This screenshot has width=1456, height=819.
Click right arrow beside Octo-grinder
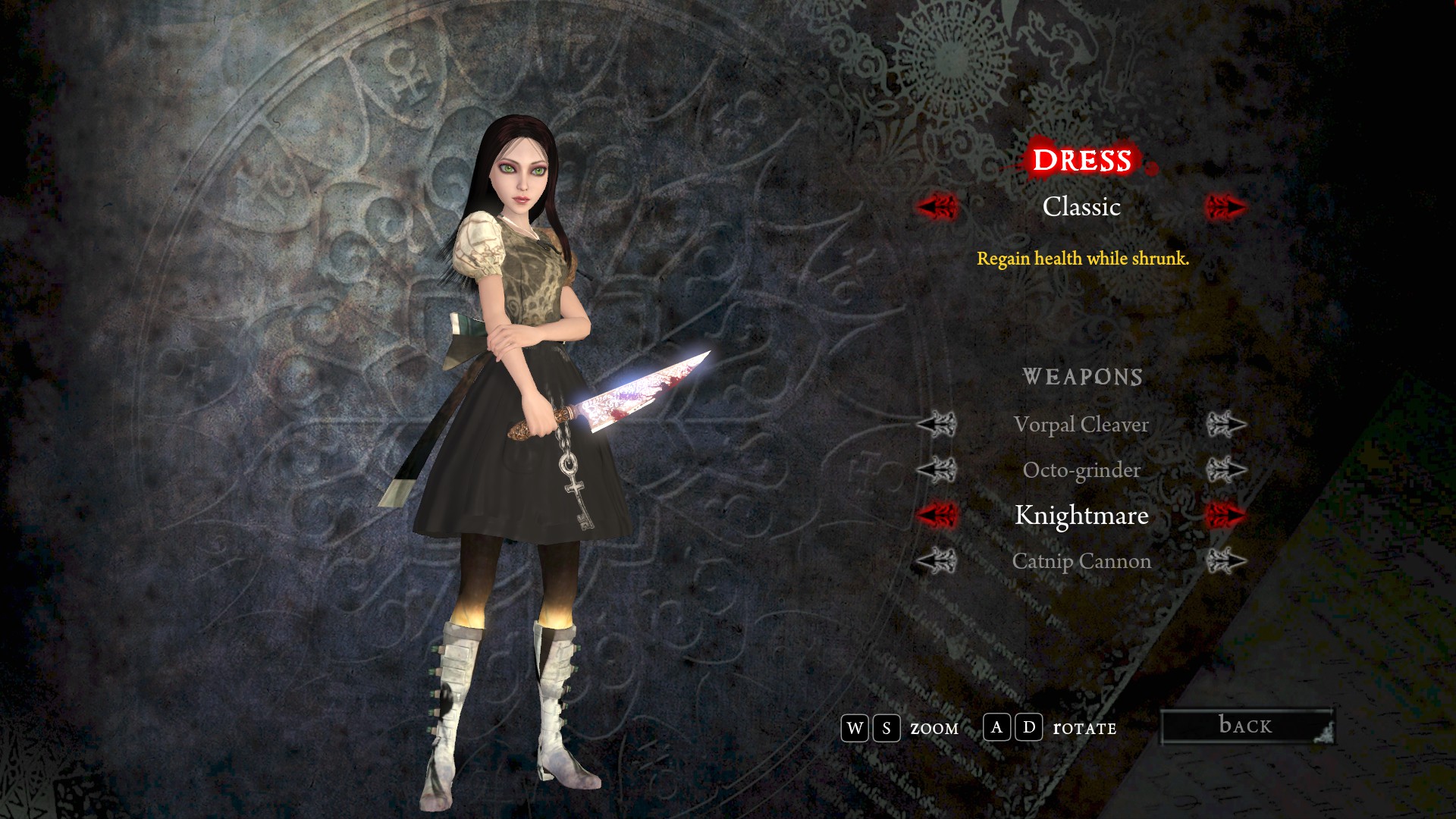(x=1225, y=470)
